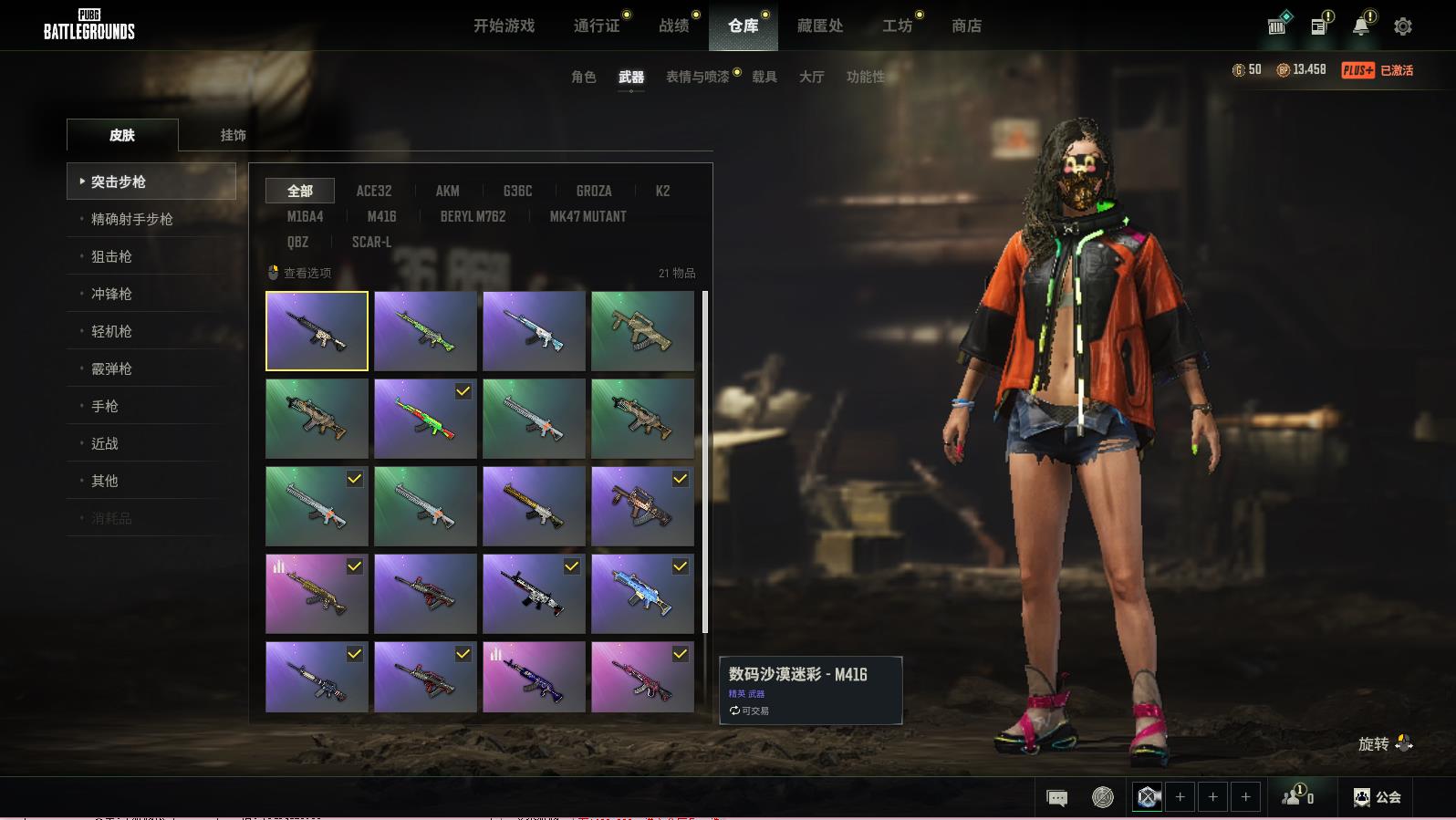Switch to the 载具 vehicle tab
This screenshot has width=1456, height=820.
[x=764, y=78]
